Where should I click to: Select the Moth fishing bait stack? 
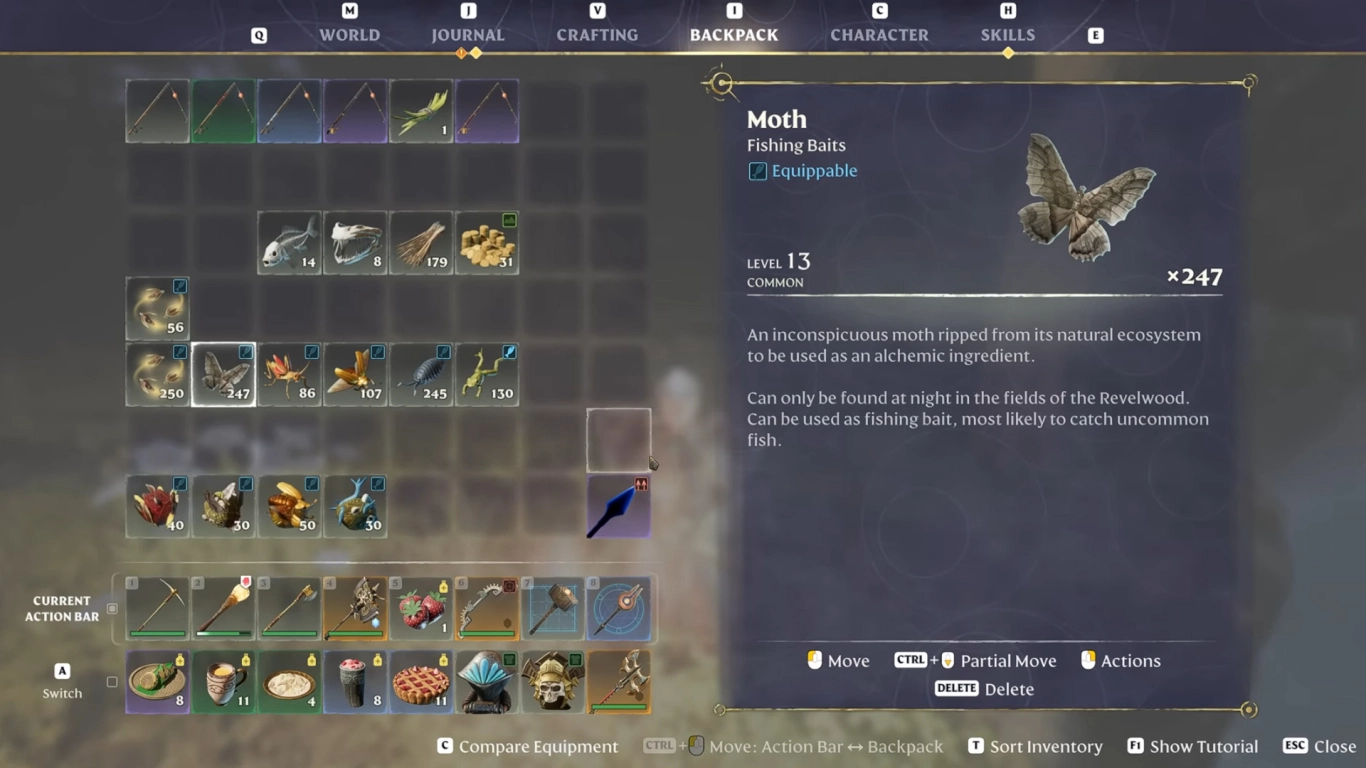click(223, 374)
